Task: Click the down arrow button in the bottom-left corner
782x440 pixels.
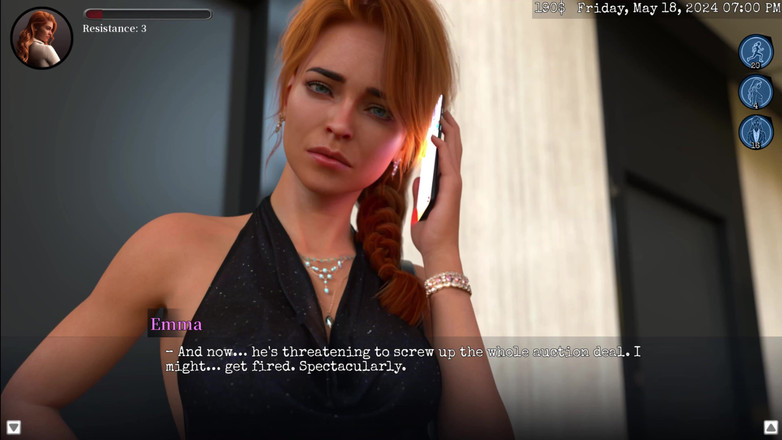Action: click(13, 427)
